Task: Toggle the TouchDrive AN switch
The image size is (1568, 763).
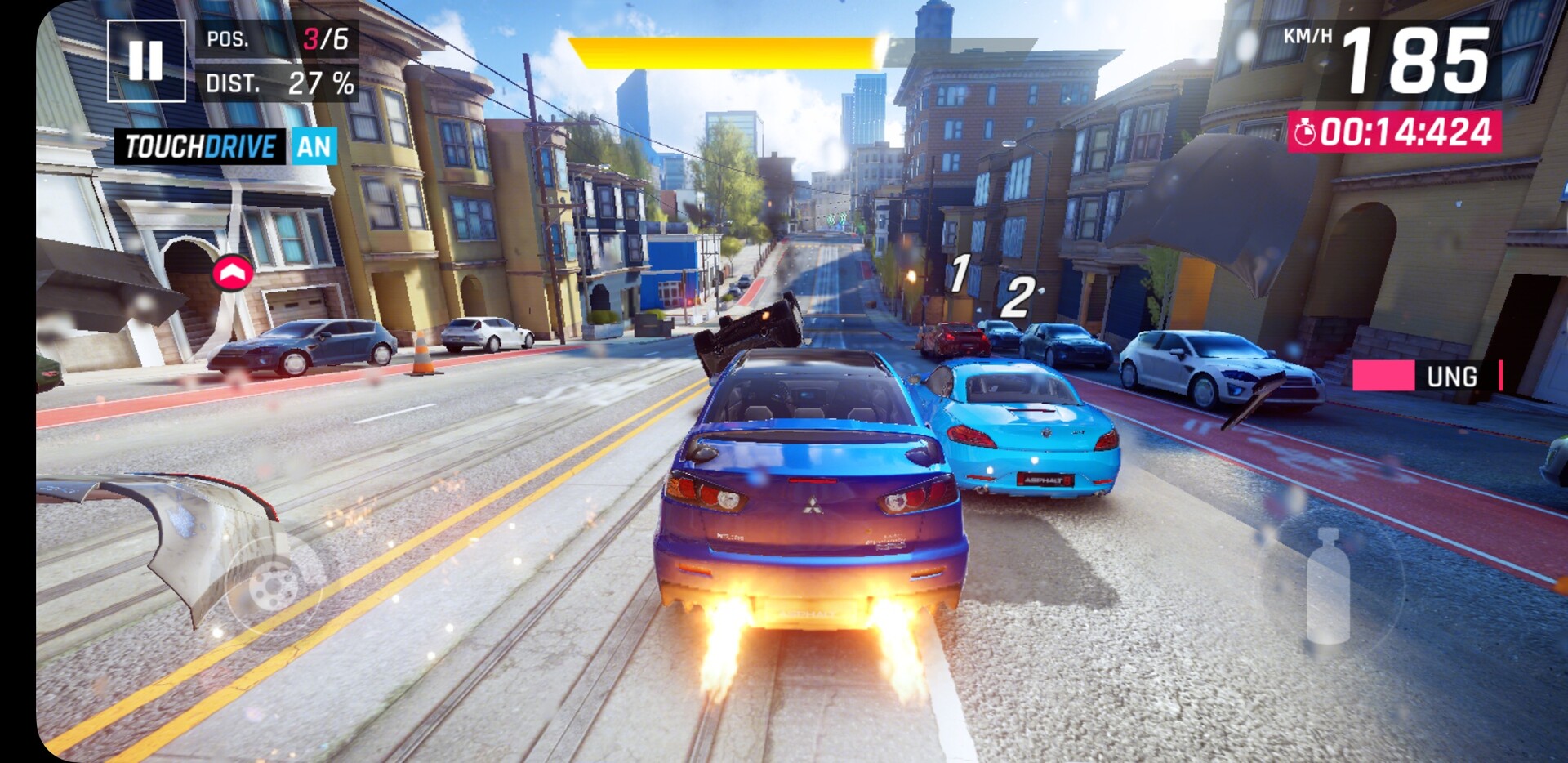Action: pos(314,147)
